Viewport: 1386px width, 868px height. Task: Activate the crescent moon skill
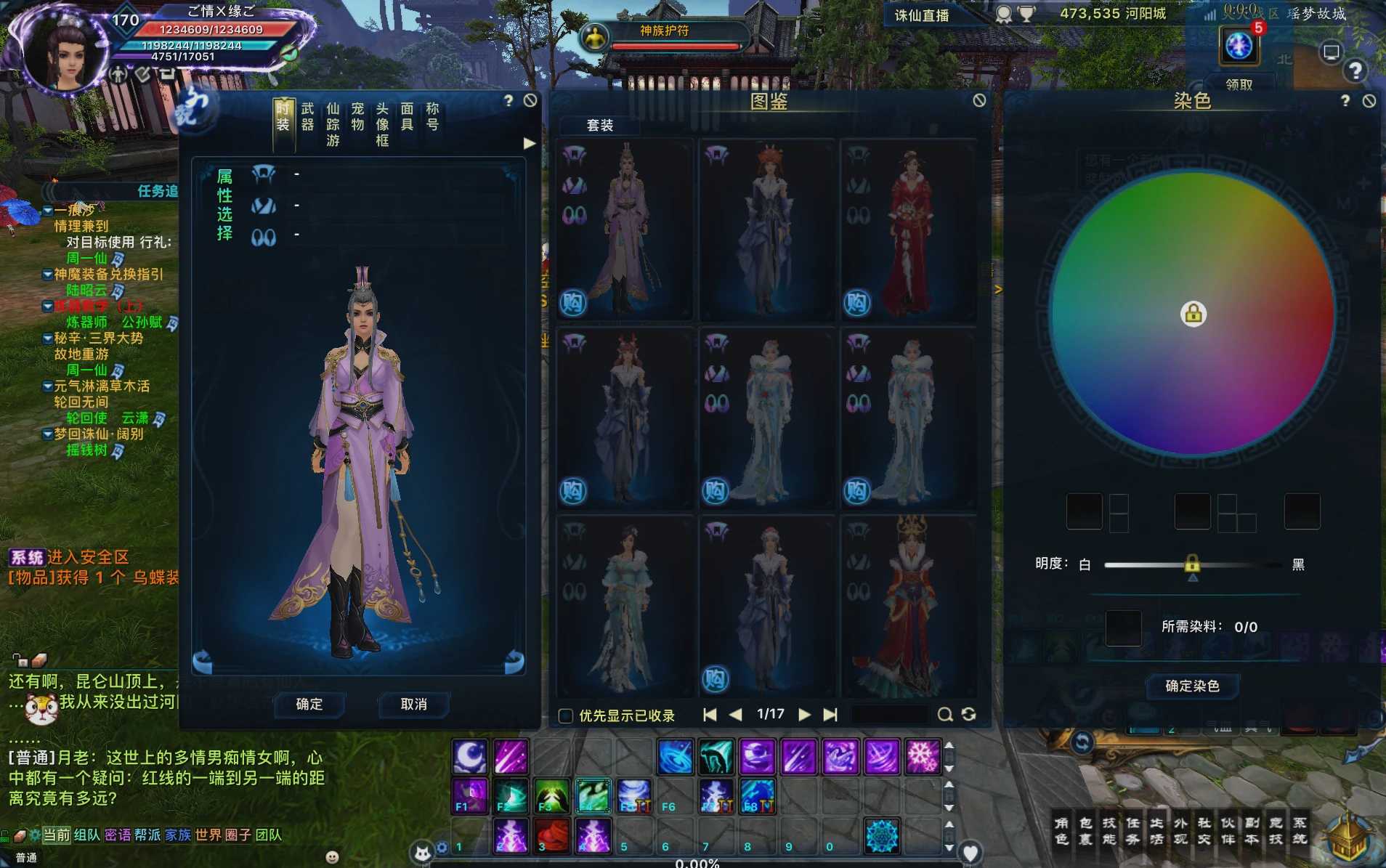[x=471, y=757]
